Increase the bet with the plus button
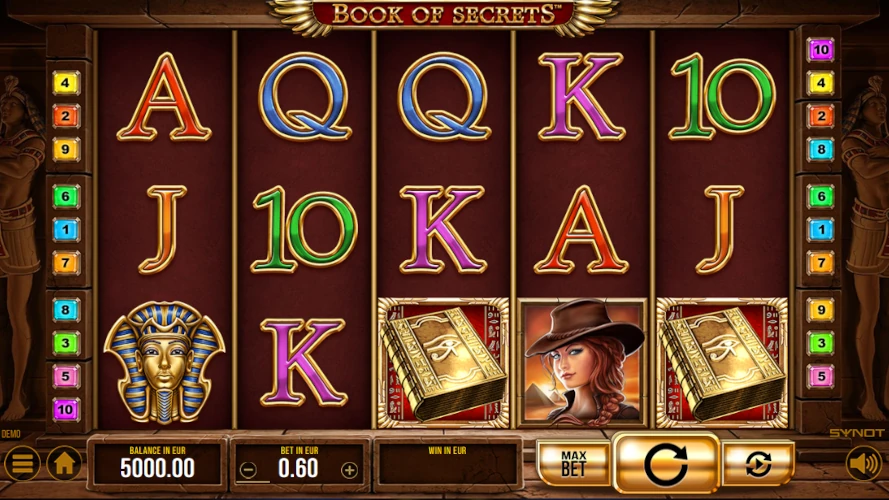The height and width of the screenshot is (500, 889). tap(349, 469)
